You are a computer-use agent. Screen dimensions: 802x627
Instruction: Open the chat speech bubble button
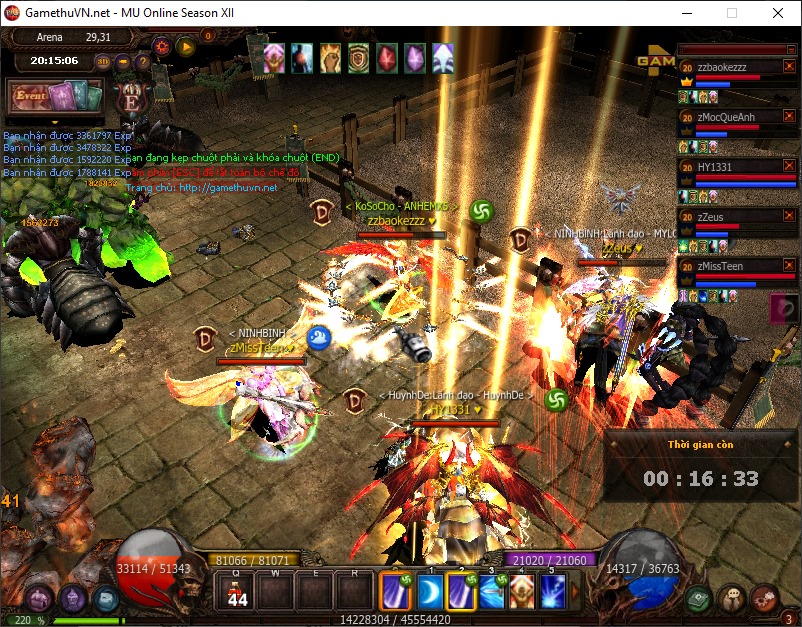(x=734, y=597)
